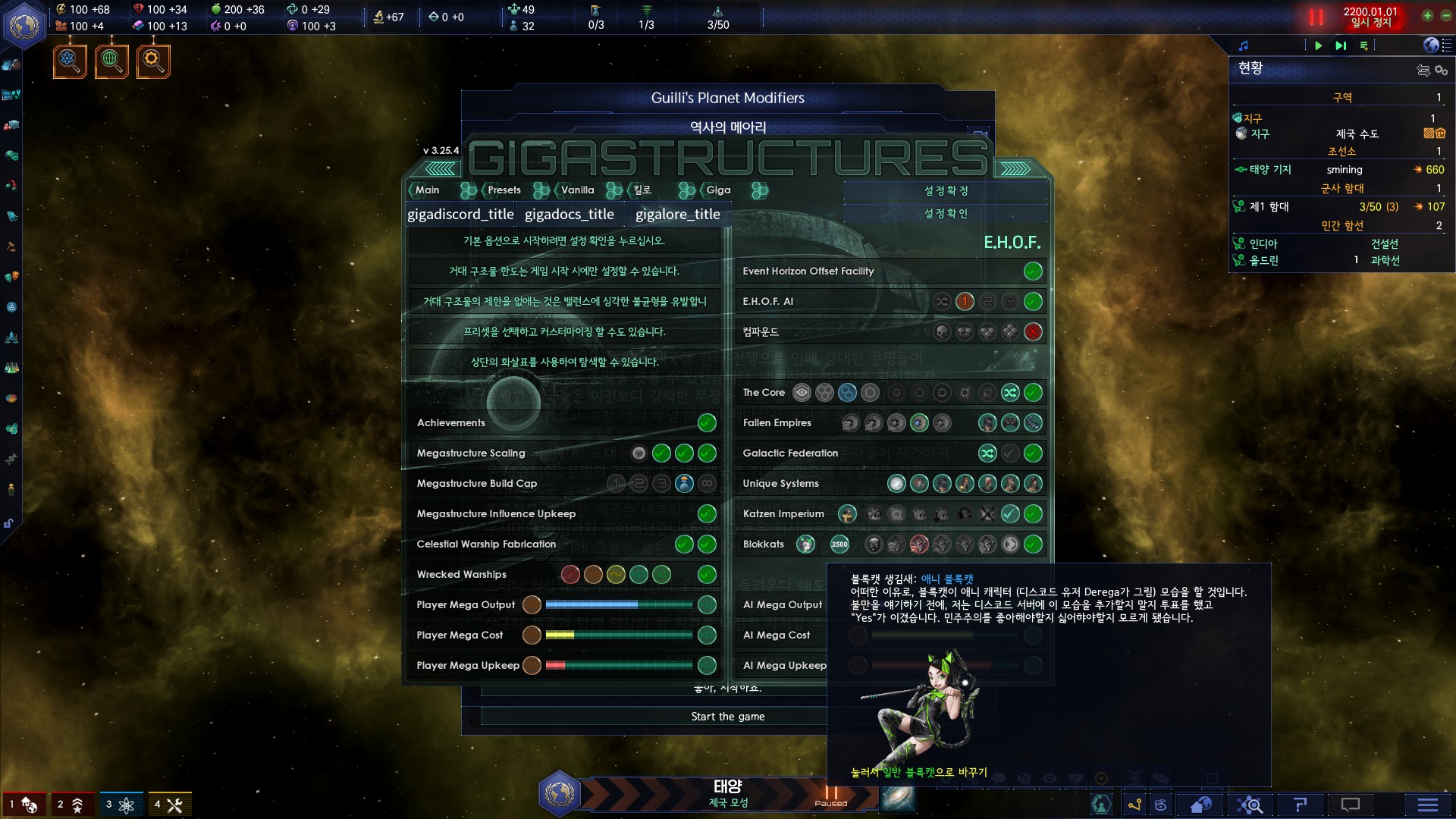
Task: Open the gigalore_title link
Action: (x=677, y=215)
